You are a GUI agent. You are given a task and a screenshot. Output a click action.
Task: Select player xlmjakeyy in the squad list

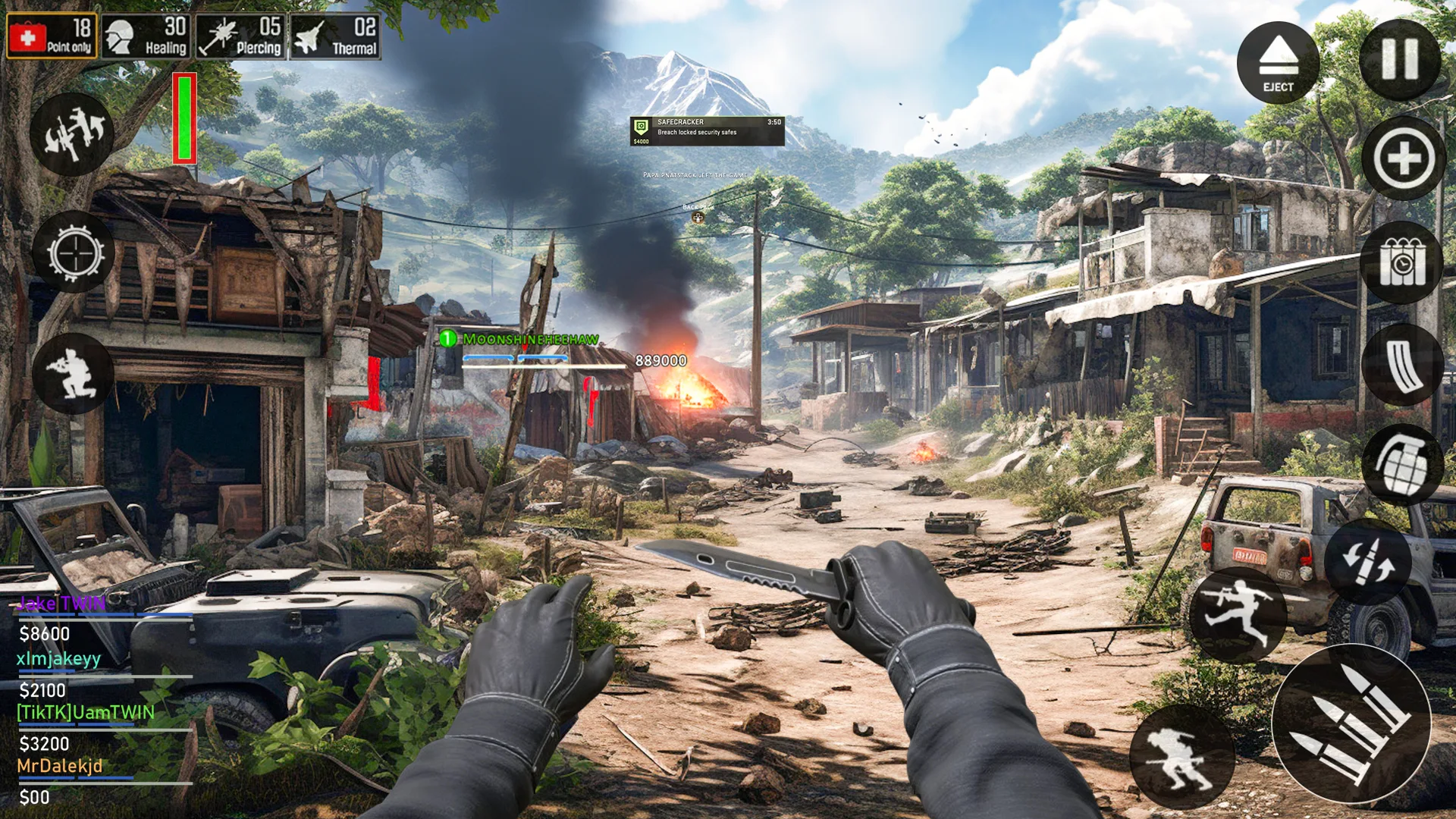coord(58,658)
